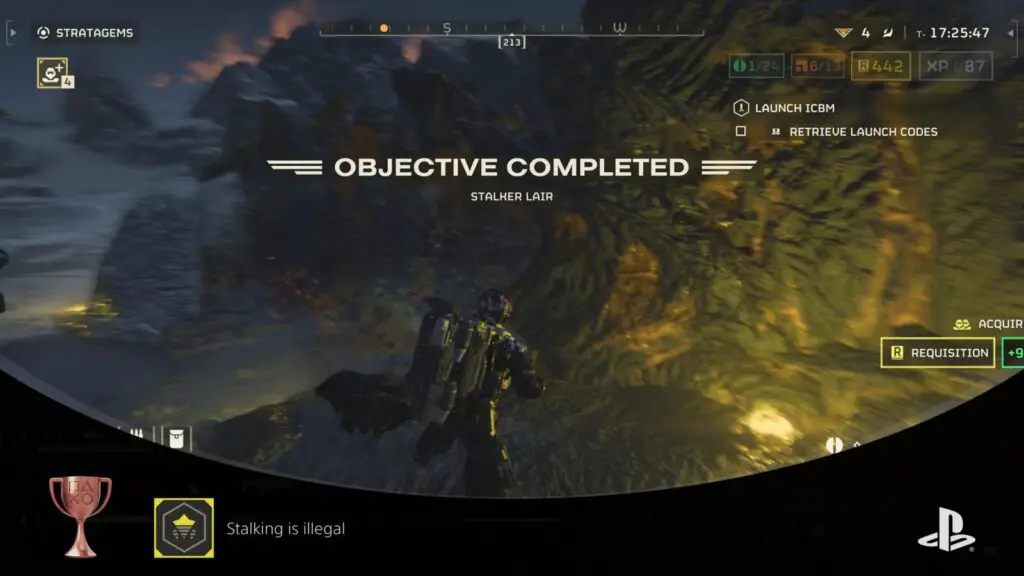Viewport: 1024px width, 576px height.
Task: Click the compass bar heading strip
Action: click(511, 28)
